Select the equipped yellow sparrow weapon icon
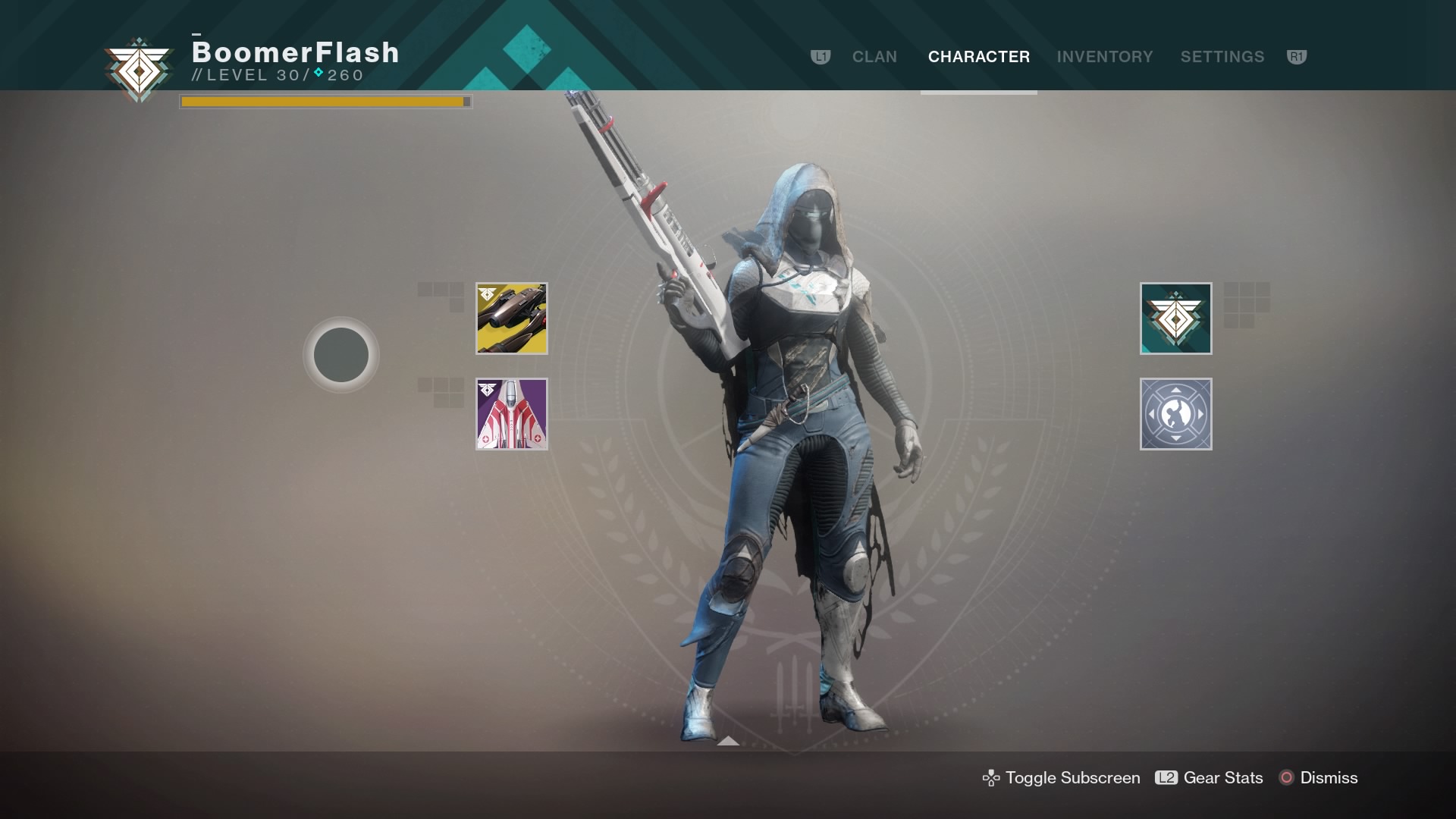 point(512,318)
